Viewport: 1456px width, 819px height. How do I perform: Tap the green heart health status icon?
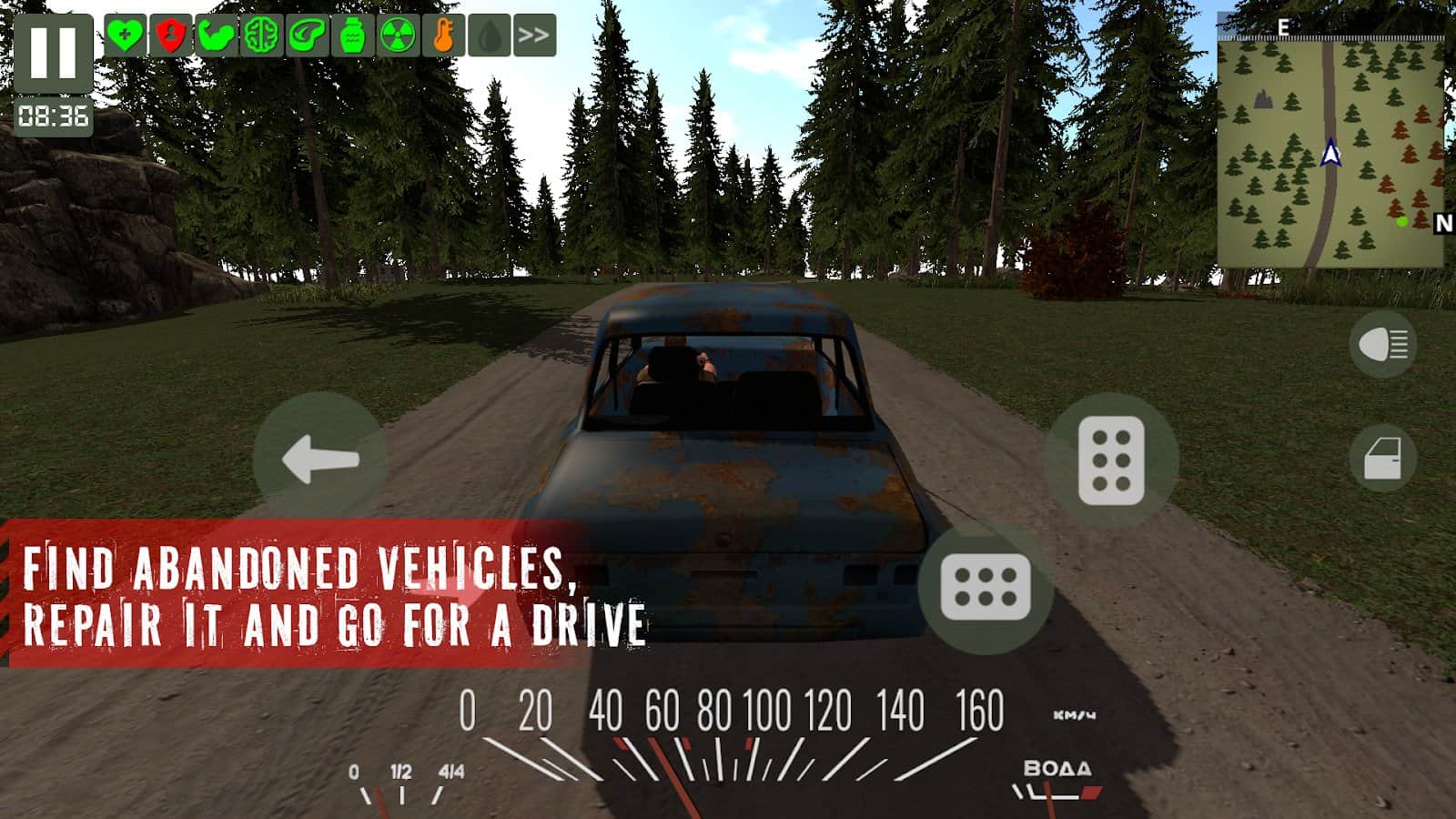point(125,35)
